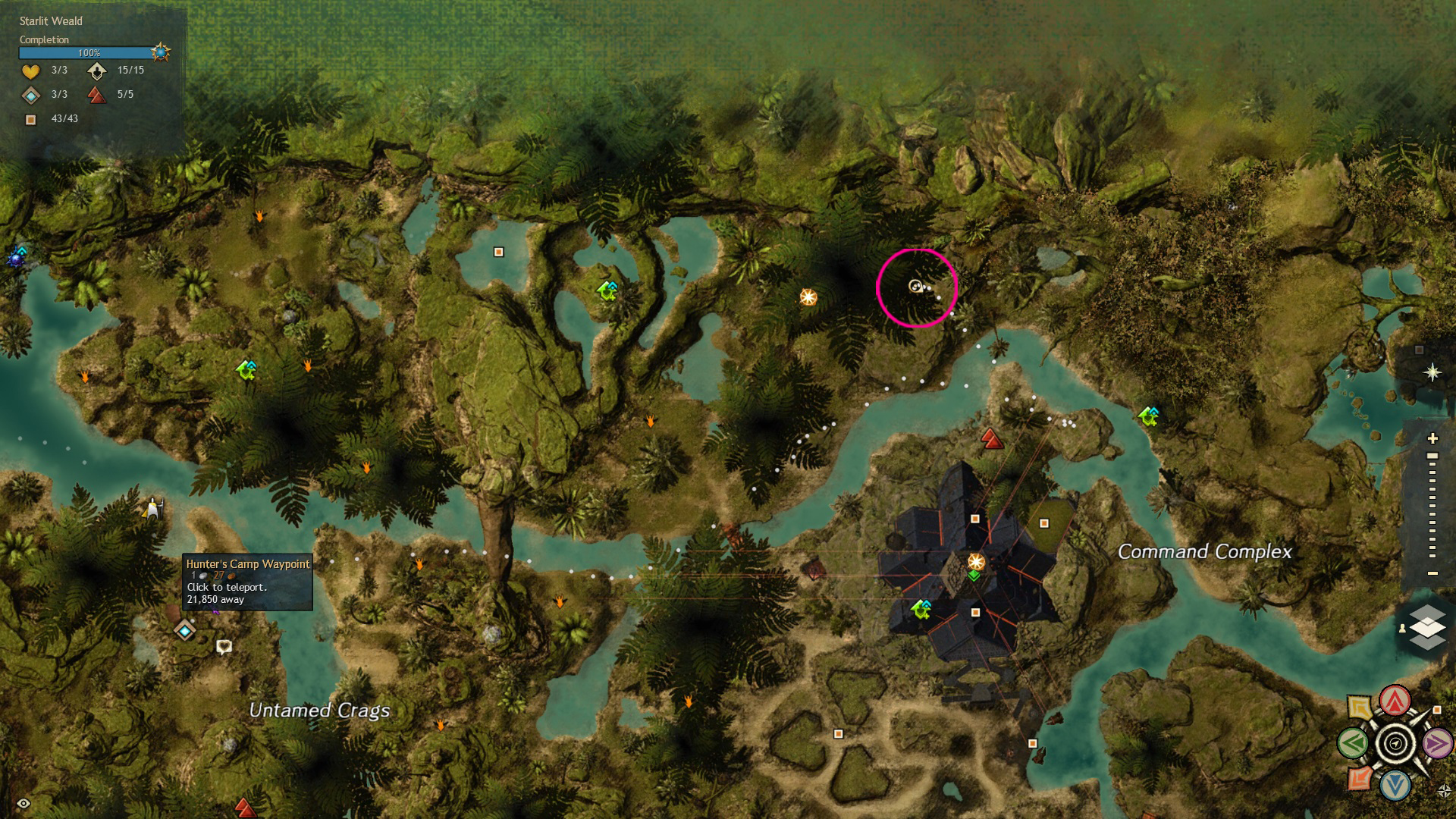
Task: Choose the green arrow squad marker
Action: point(1354,743)
